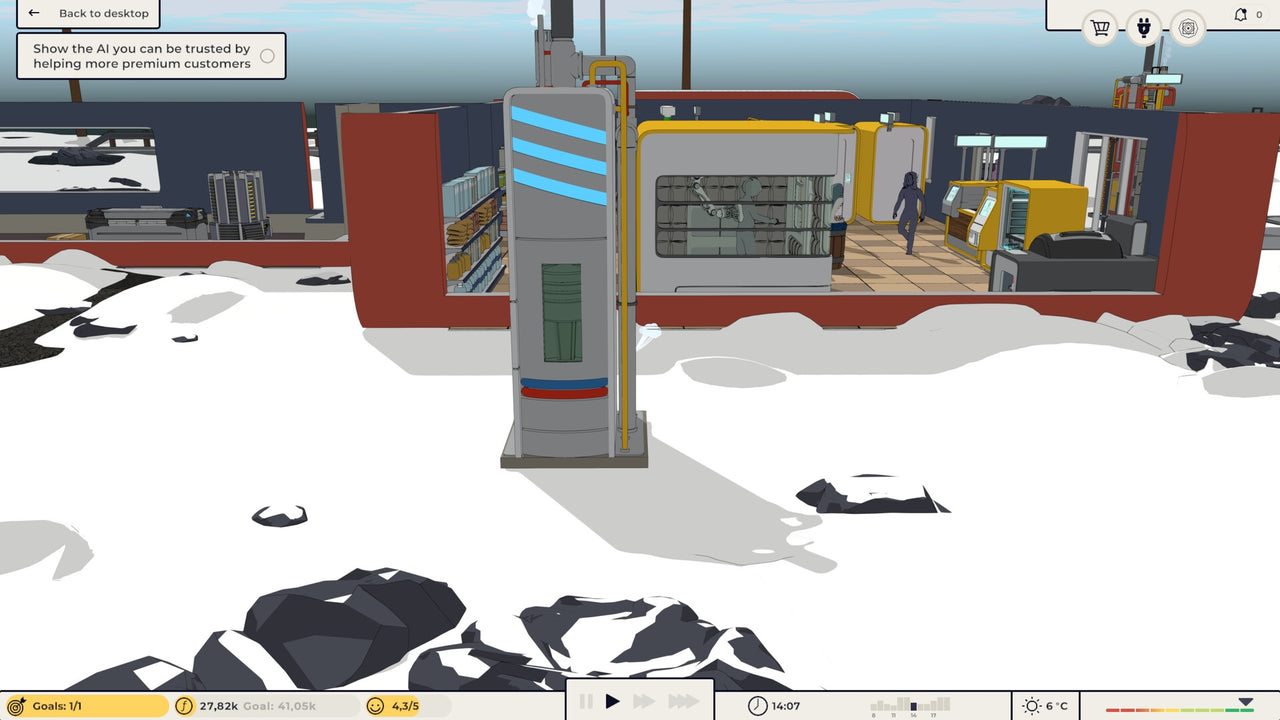Check off the premium customers objective
1280x720 pixels.
[x=267, y=57]
